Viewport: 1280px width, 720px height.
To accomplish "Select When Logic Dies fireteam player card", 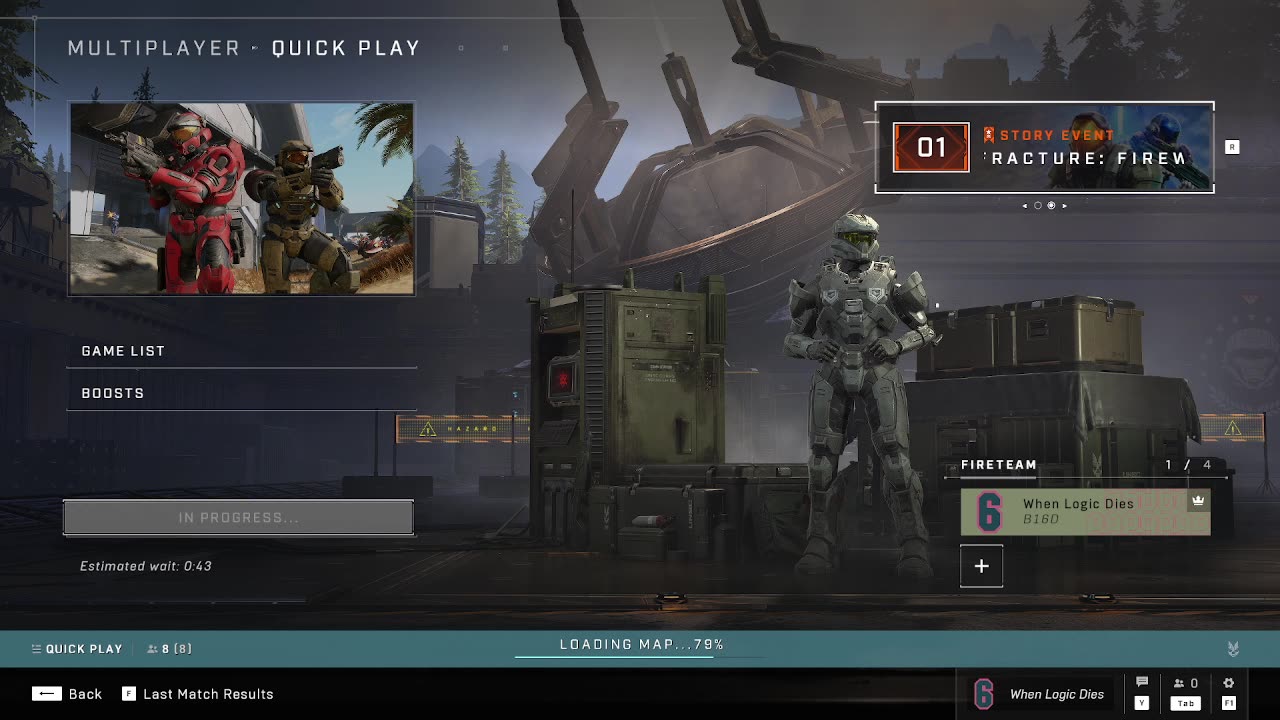I will coord(1085,511).
